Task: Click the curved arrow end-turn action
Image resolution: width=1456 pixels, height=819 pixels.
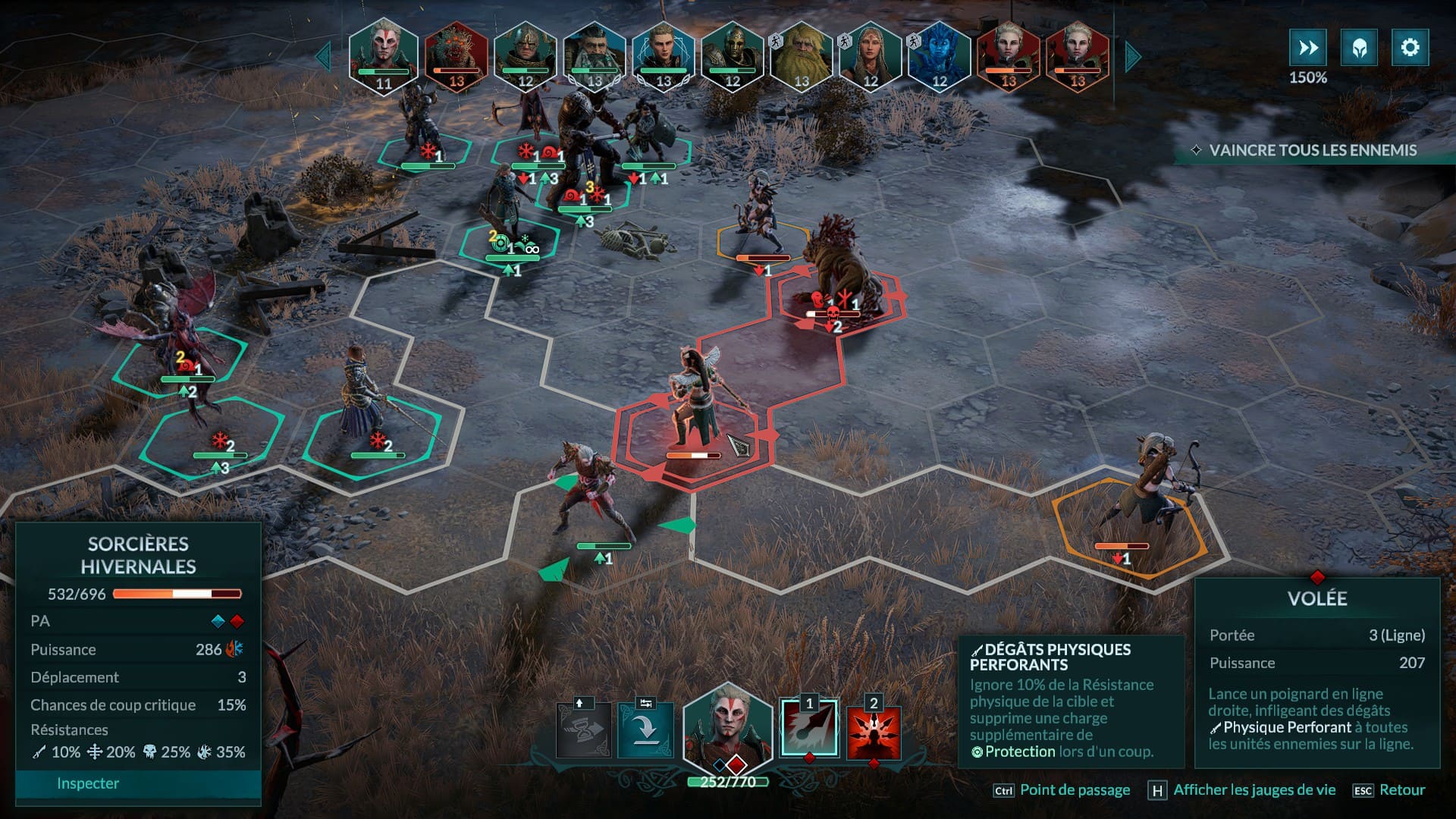Action: tap(645, 731)
